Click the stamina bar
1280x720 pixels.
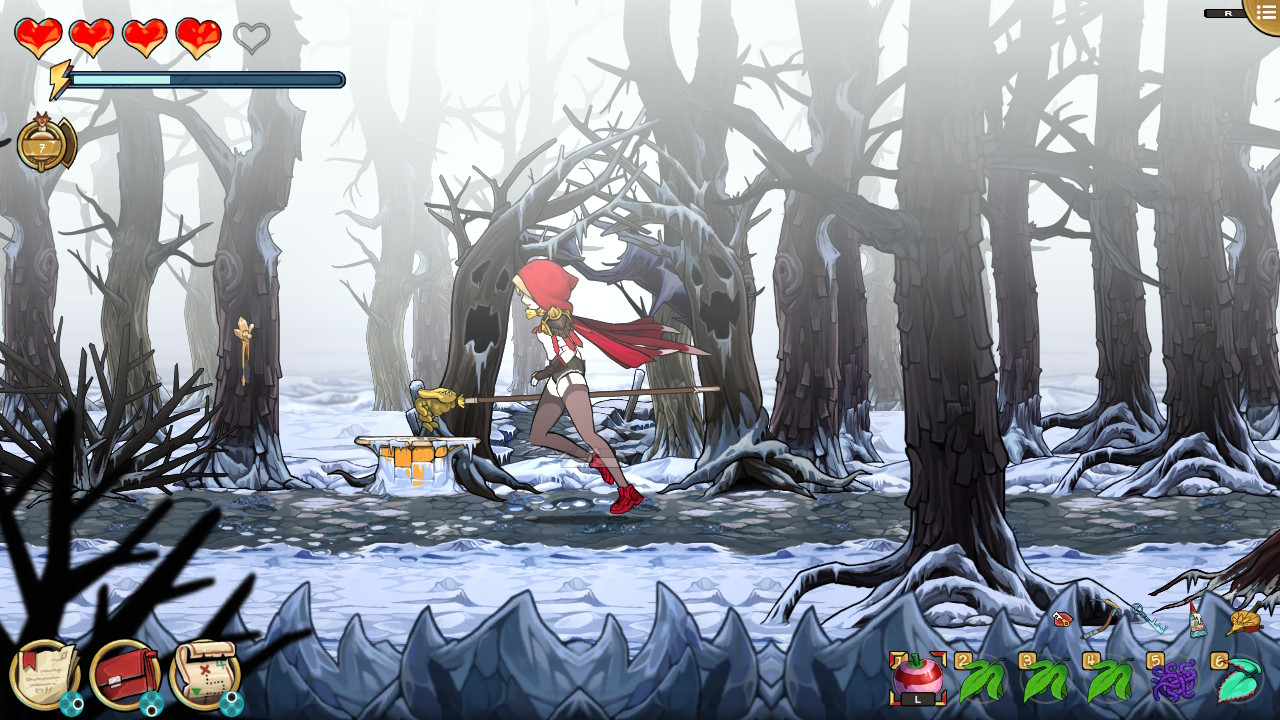200,79
